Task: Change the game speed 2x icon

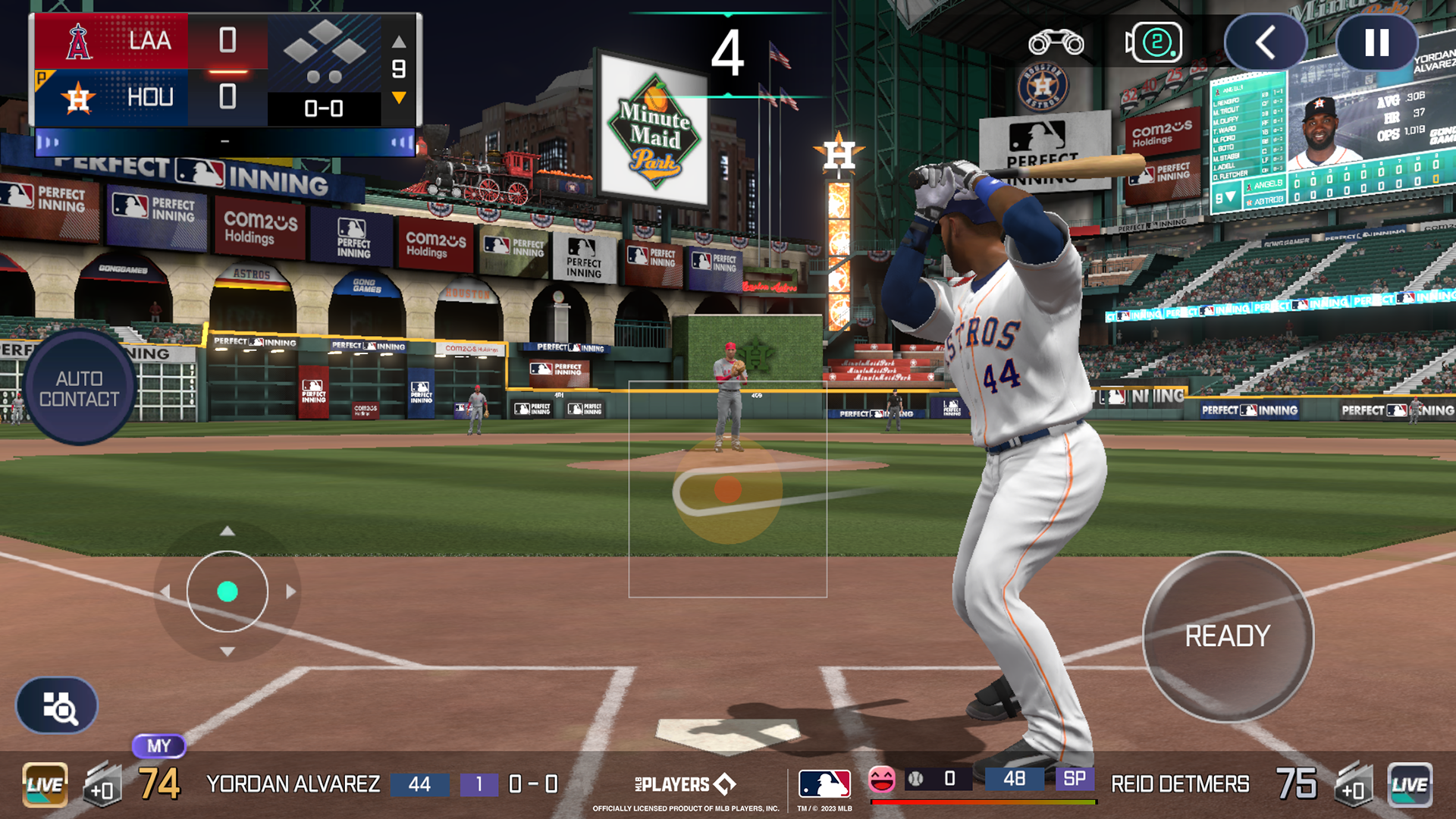Action: pos(1154,42)
